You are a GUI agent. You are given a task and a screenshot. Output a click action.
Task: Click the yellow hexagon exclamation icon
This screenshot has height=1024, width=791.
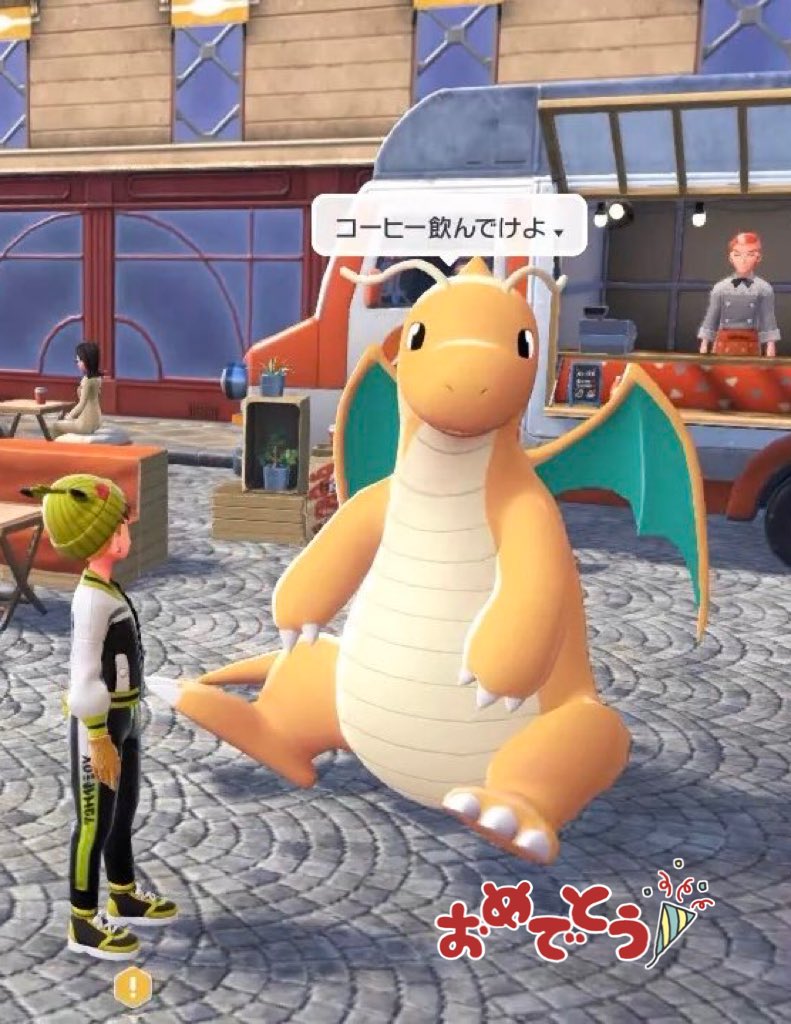pyautogui.click(x=132, y=987)
